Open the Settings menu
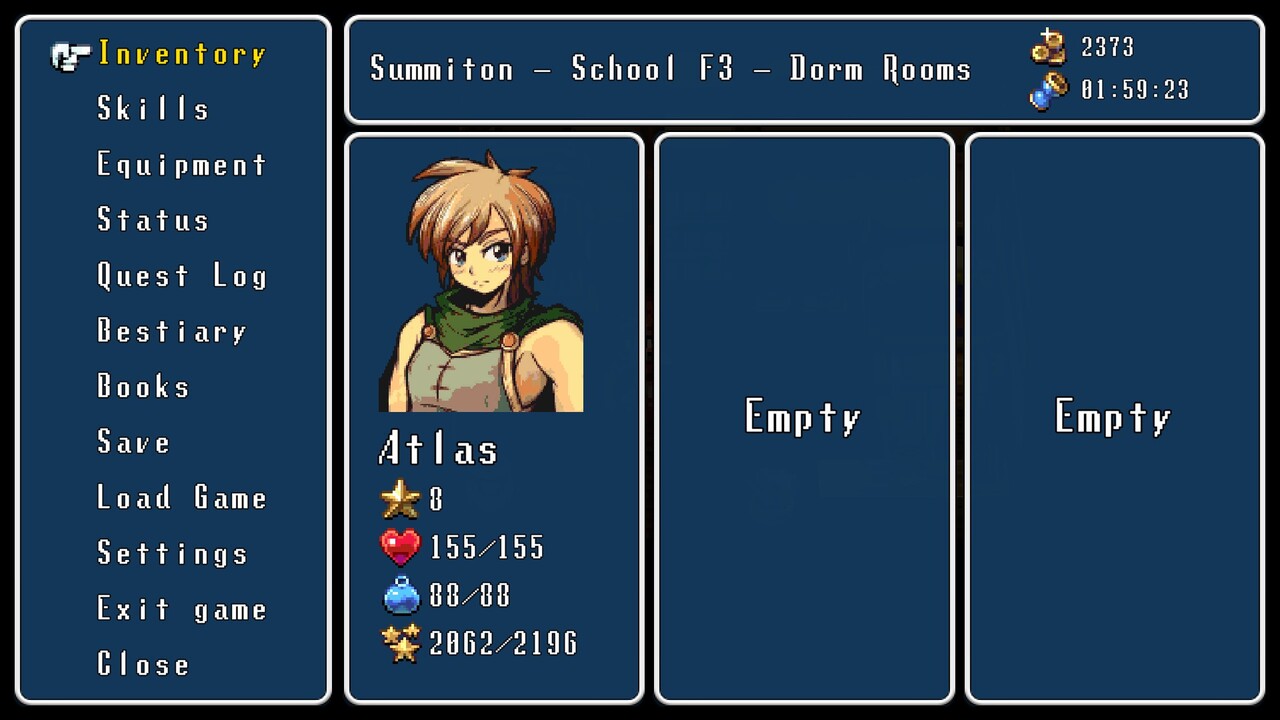The image size is (1280, 720). click(172, 553)
